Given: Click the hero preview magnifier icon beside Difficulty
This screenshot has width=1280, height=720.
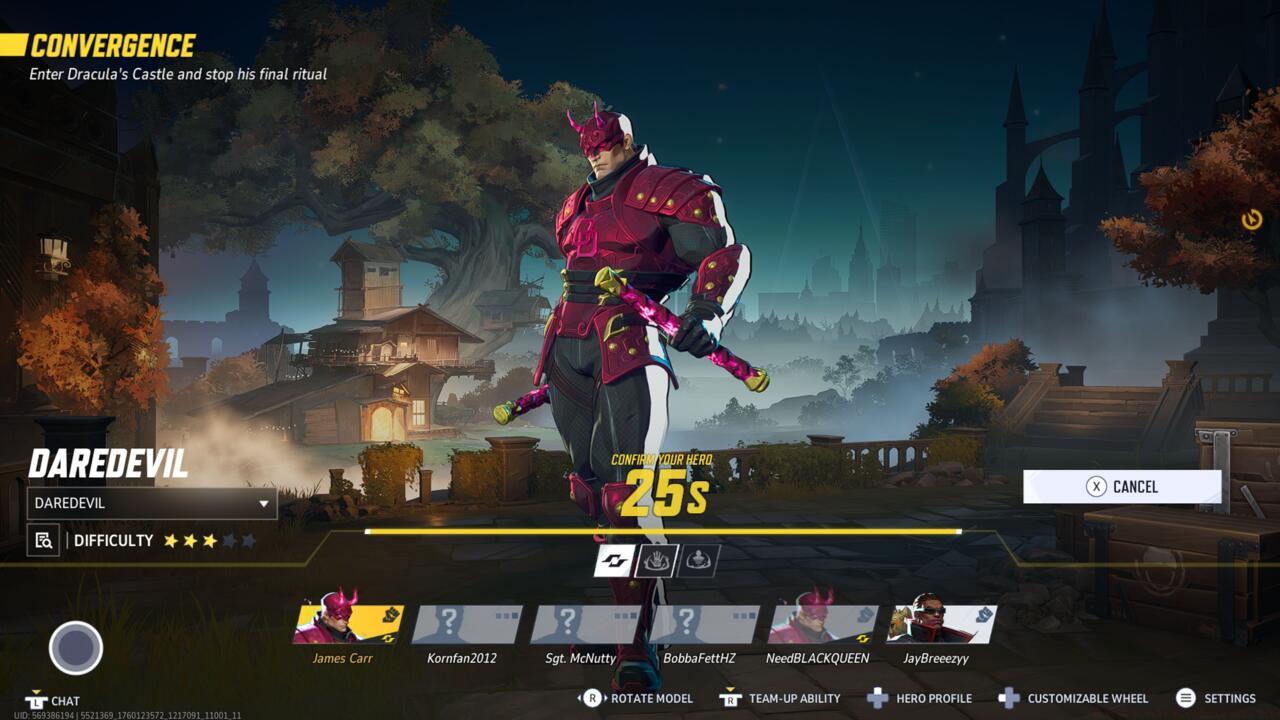Looking at the screenshot, I should (42, 540).
